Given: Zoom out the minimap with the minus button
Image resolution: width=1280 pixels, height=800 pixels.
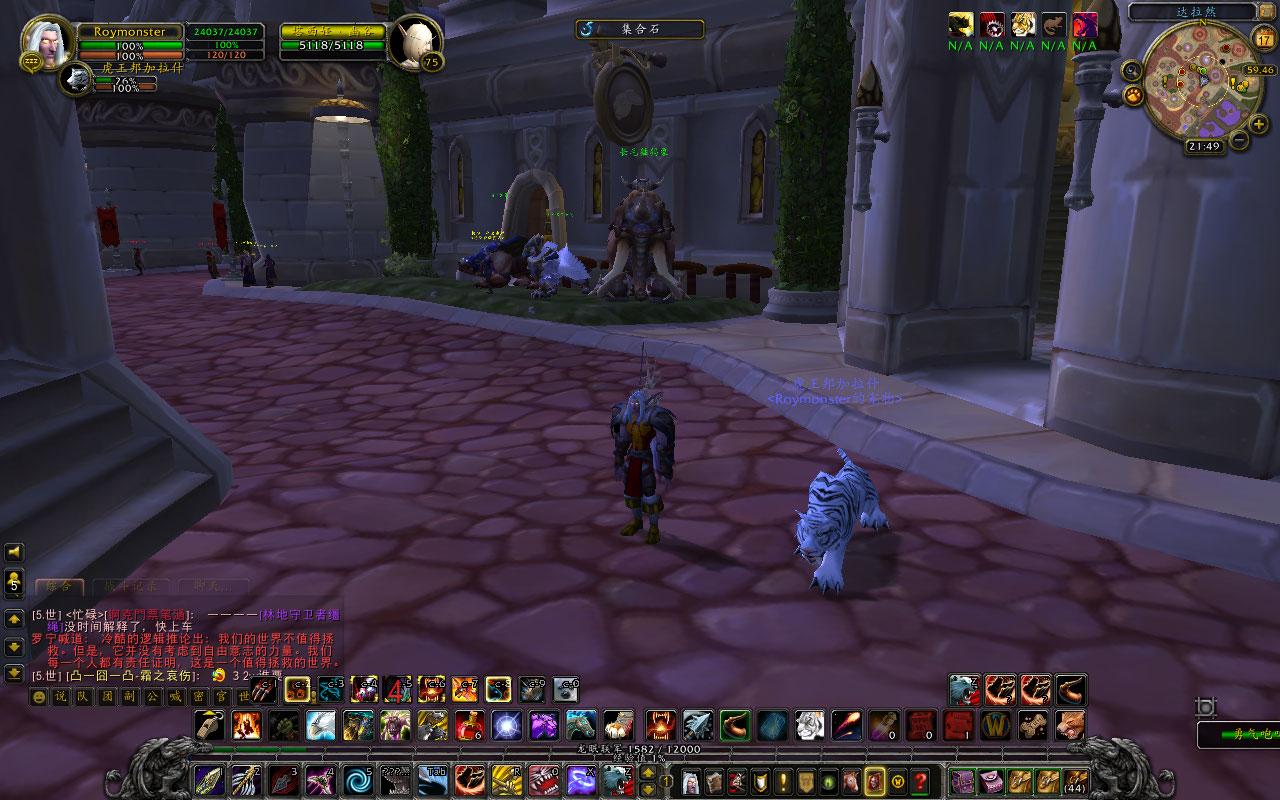Looking at the screenshot, I should 1238,140.
